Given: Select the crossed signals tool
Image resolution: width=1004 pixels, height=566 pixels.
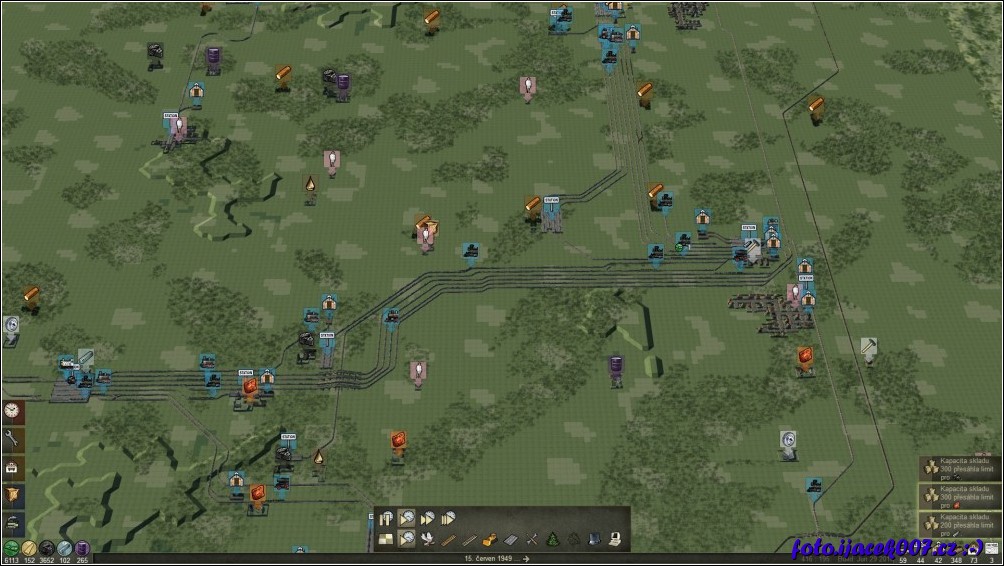Looking at the screenshot, I should tap(532, 539).
